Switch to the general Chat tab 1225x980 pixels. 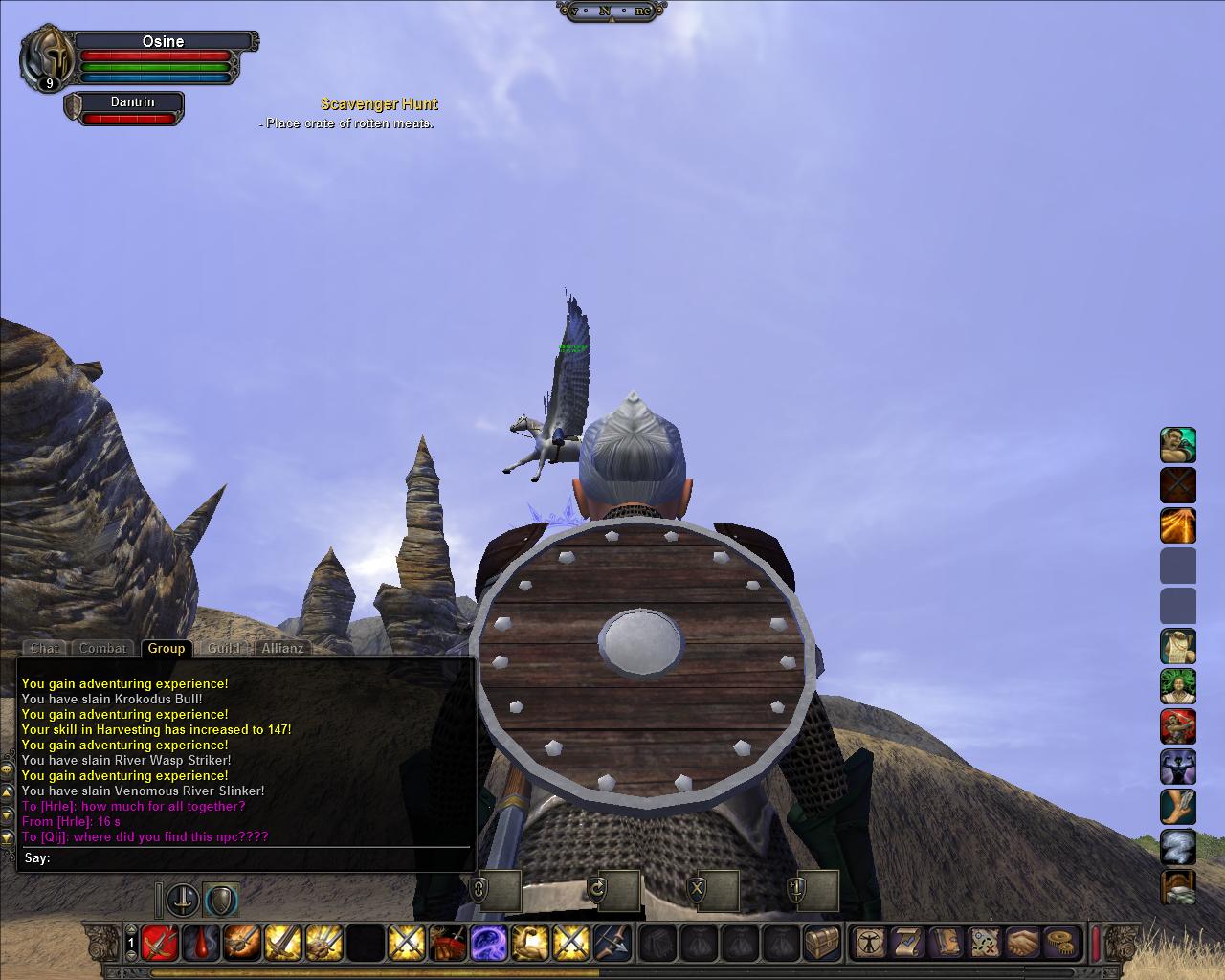pos(44,648)
